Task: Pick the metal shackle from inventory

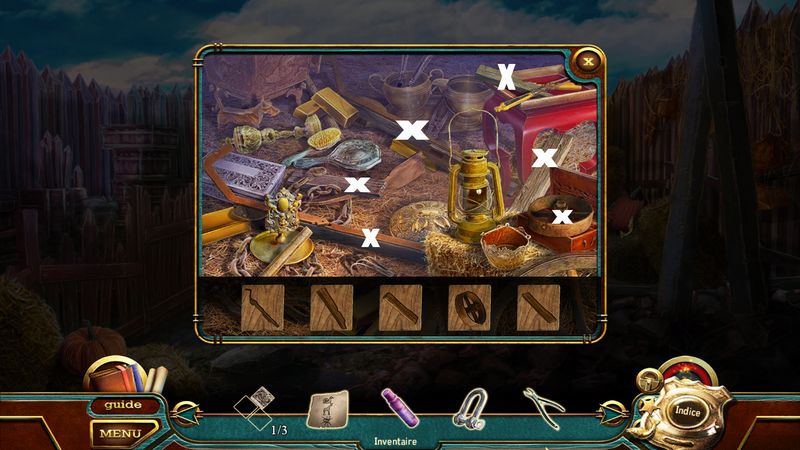Action: 467,408
